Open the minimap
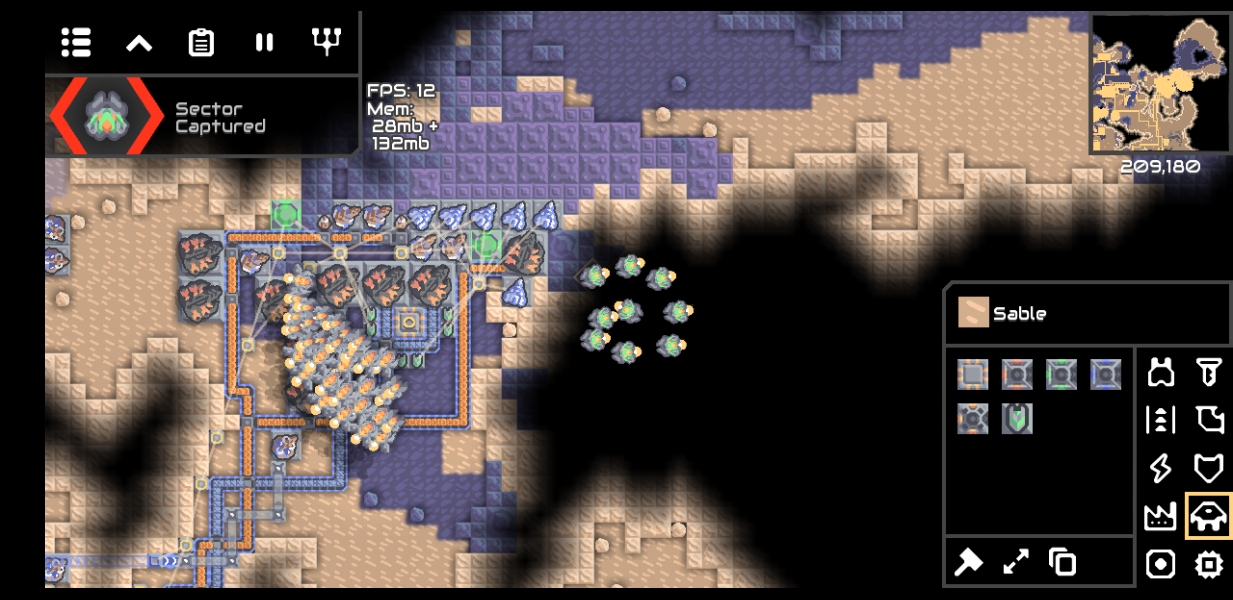1233x600 pixels. (1159, 84)
